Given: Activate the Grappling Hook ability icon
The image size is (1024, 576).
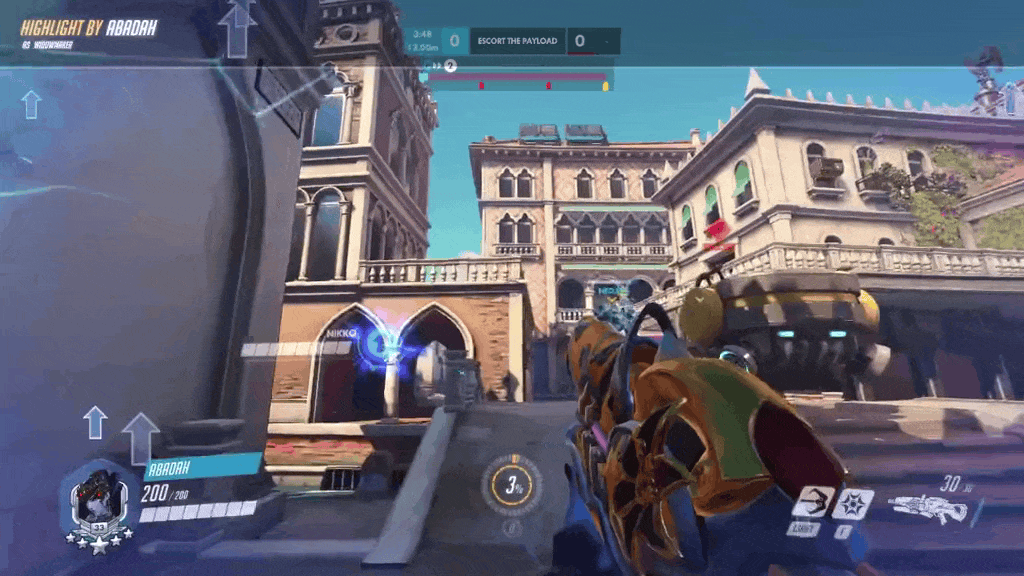Looking at the screenshot, I should [x=813, y=501].
